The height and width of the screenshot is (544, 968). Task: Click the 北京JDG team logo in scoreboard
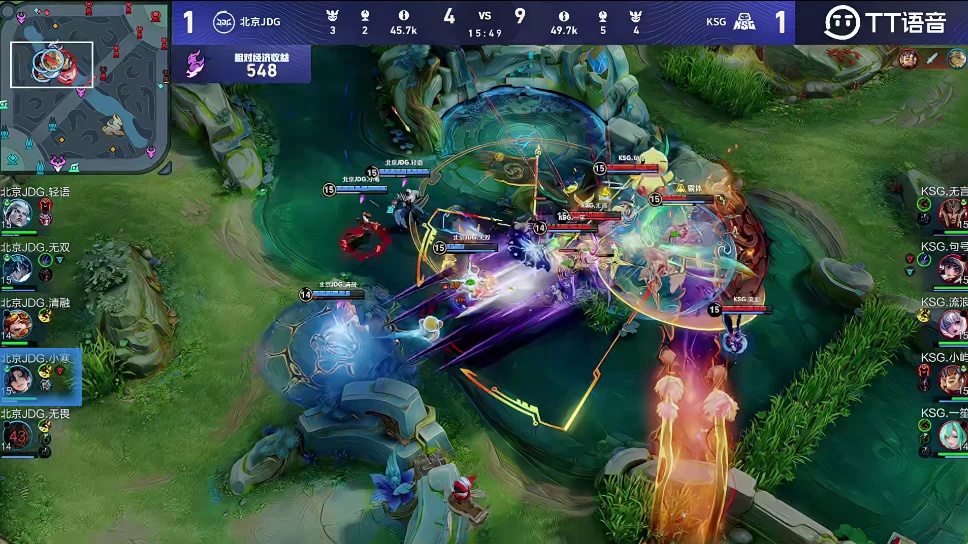click(223, 22)
